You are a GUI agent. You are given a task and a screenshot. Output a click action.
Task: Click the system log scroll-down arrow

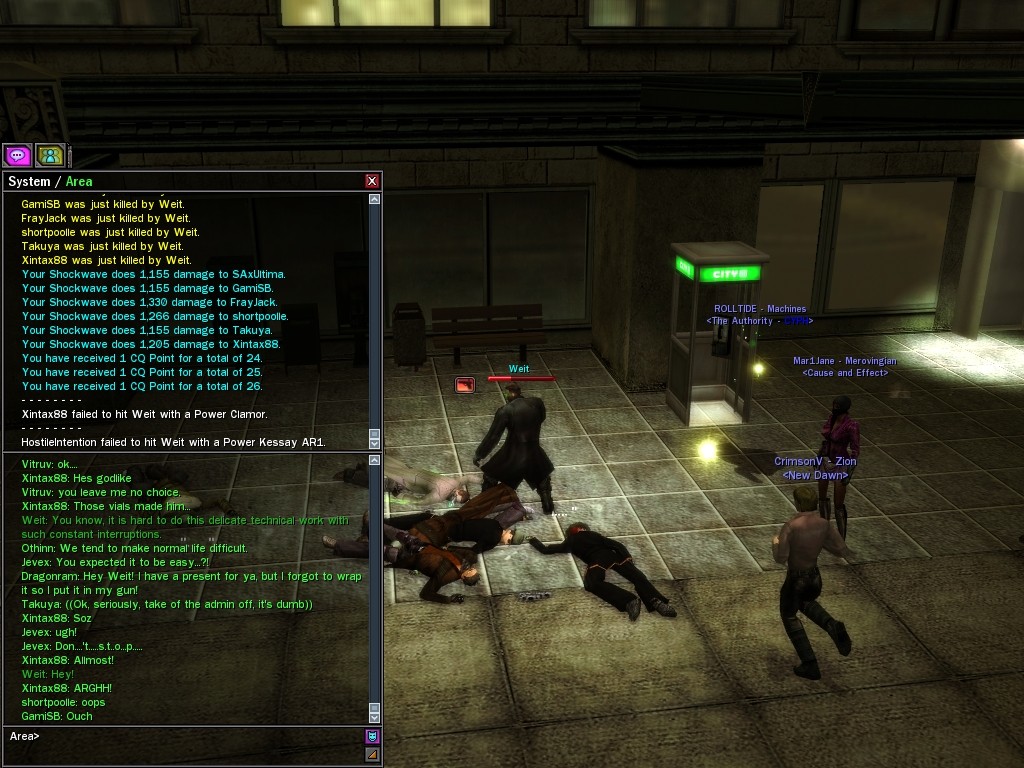pyautogui.click(x=375, y=442)
